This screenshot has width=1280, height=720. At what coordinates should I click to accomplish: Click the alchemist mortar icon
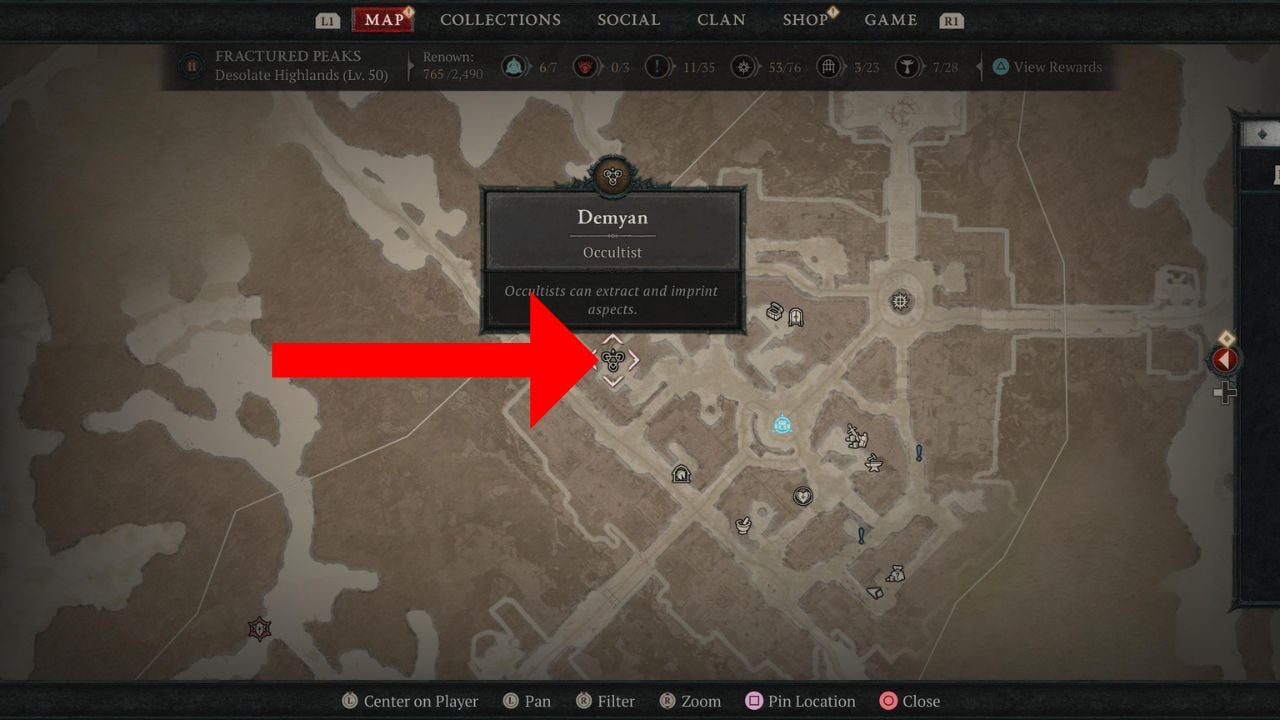[743, 524]
